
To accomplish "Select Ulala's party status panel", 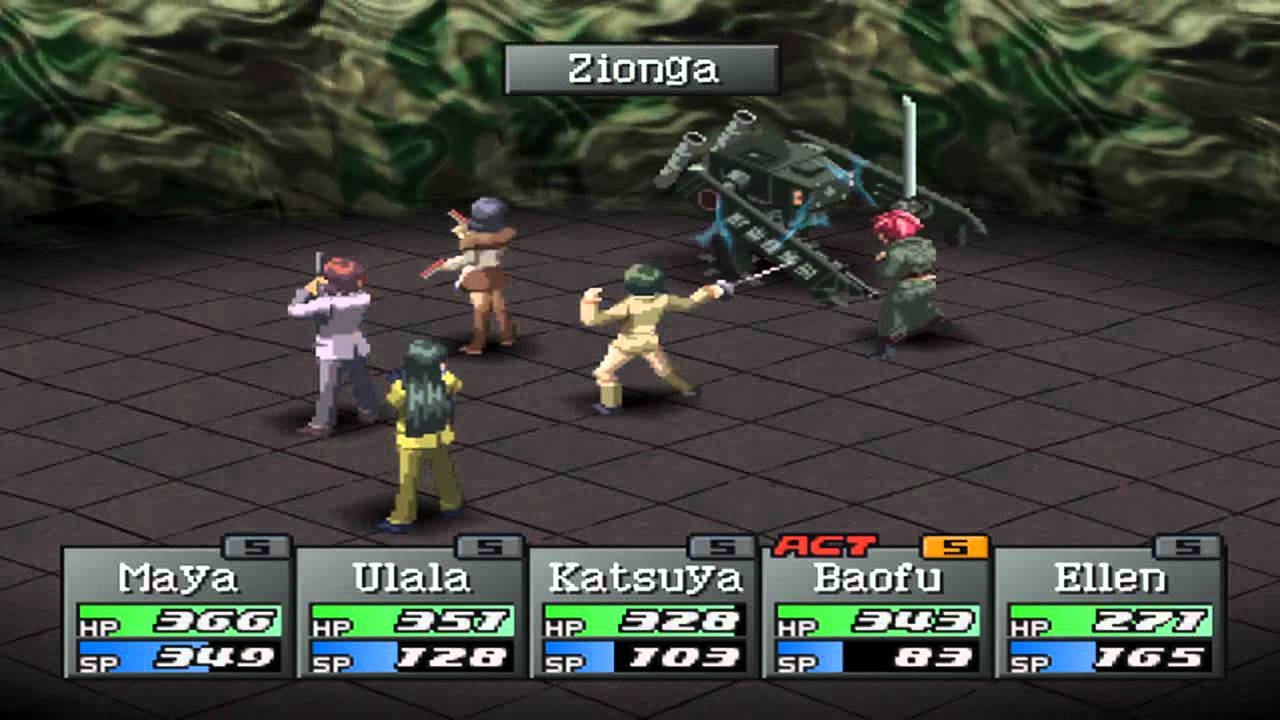I will (x=411, y=612).
